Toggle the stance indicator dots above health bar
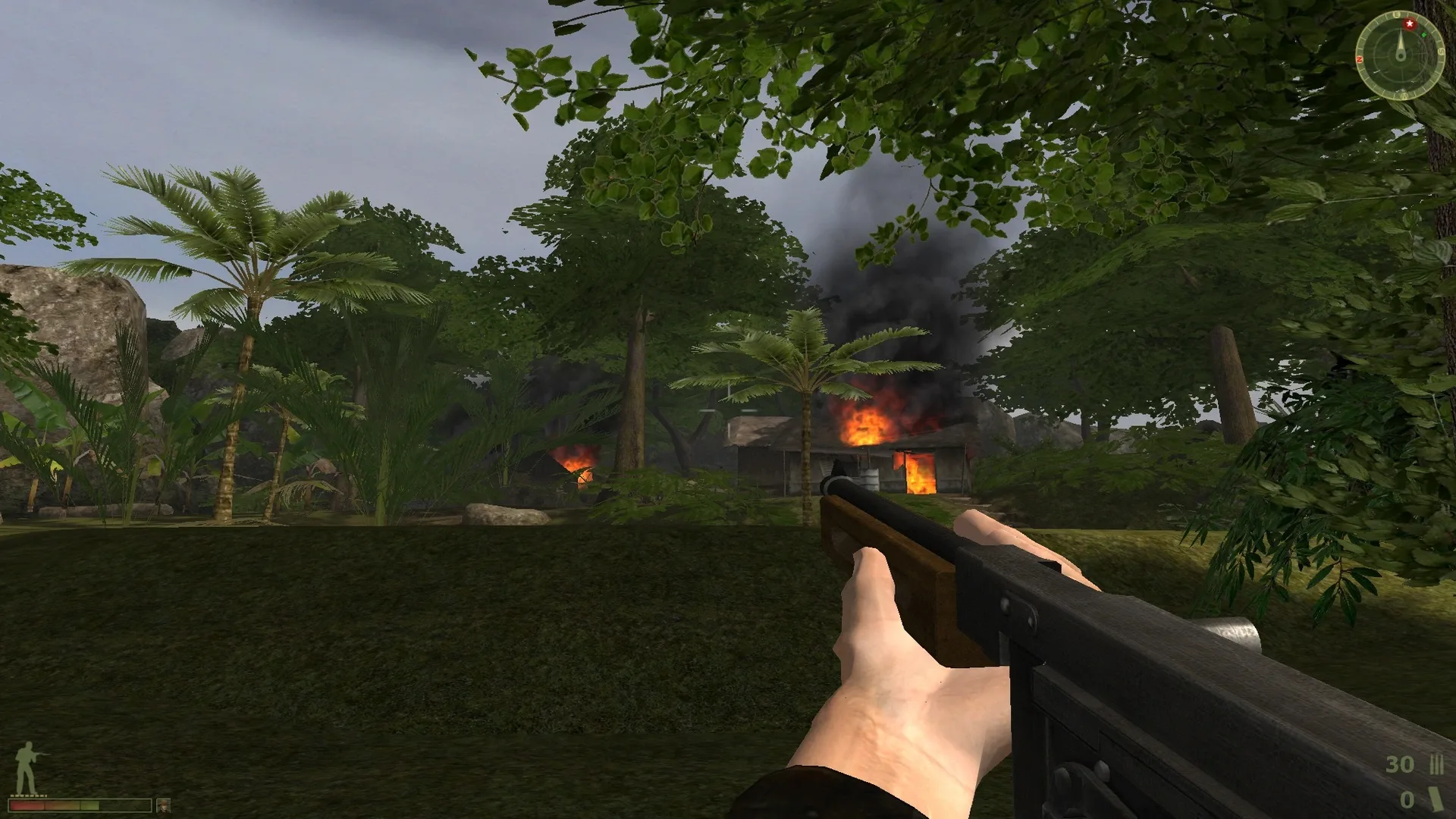 point(28,795)
